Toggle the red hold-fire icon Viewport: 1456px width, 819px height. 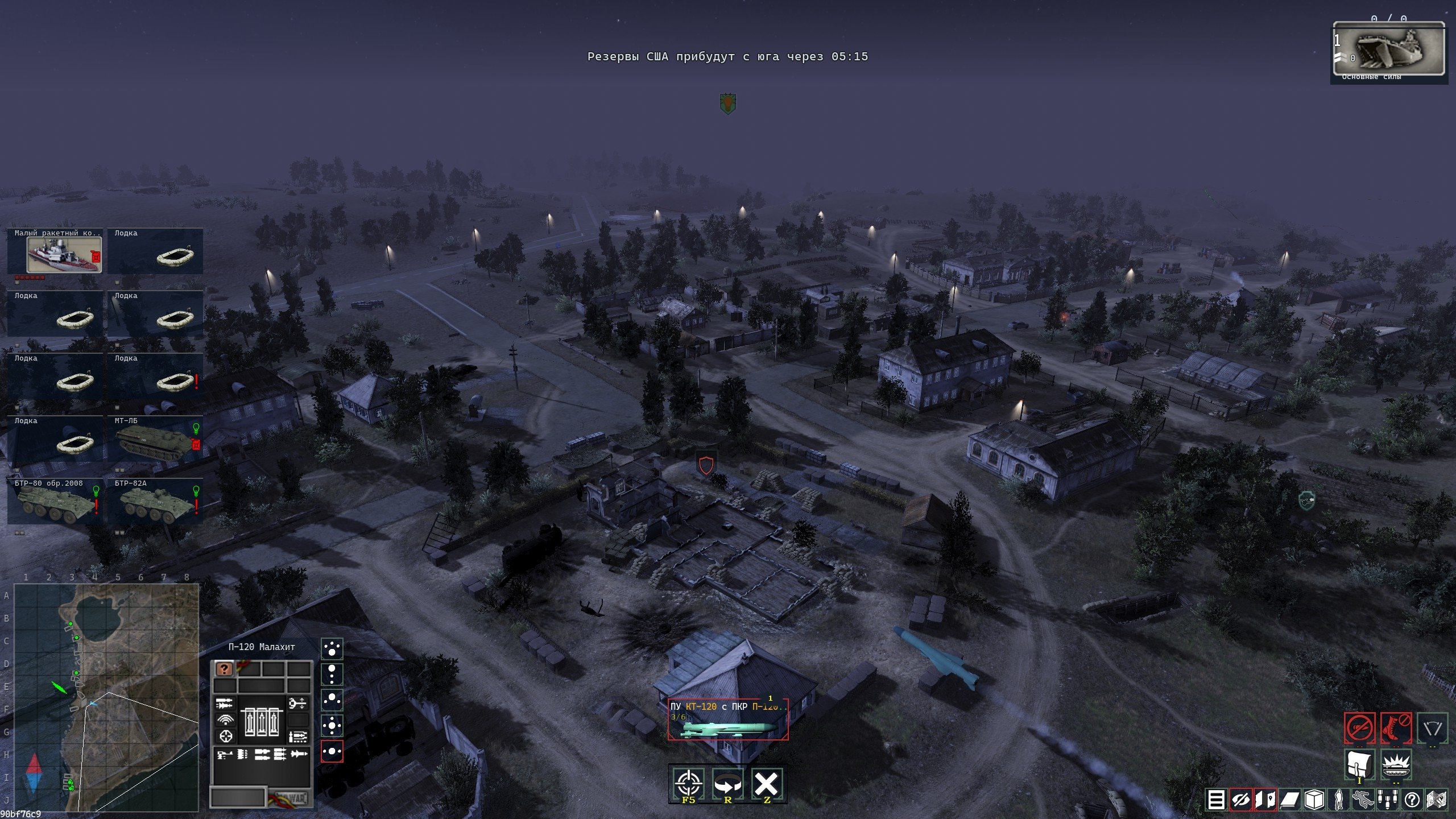[1359, 727]
